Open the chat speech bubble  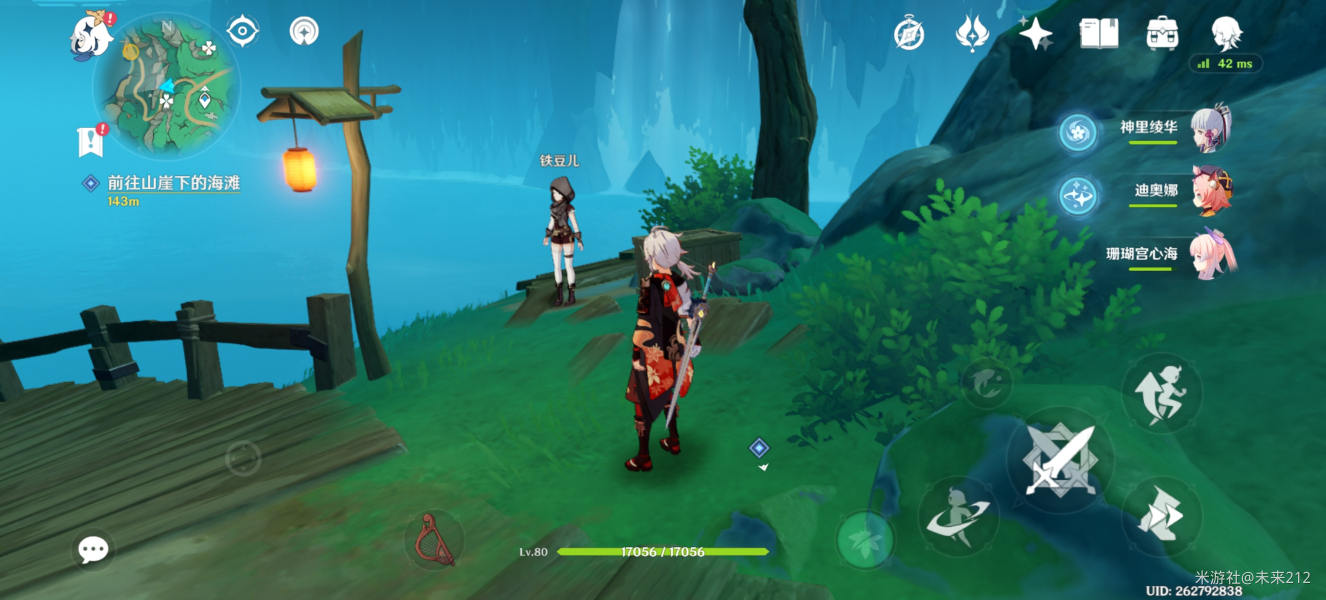pyautogui.click(x=93, y=548)
